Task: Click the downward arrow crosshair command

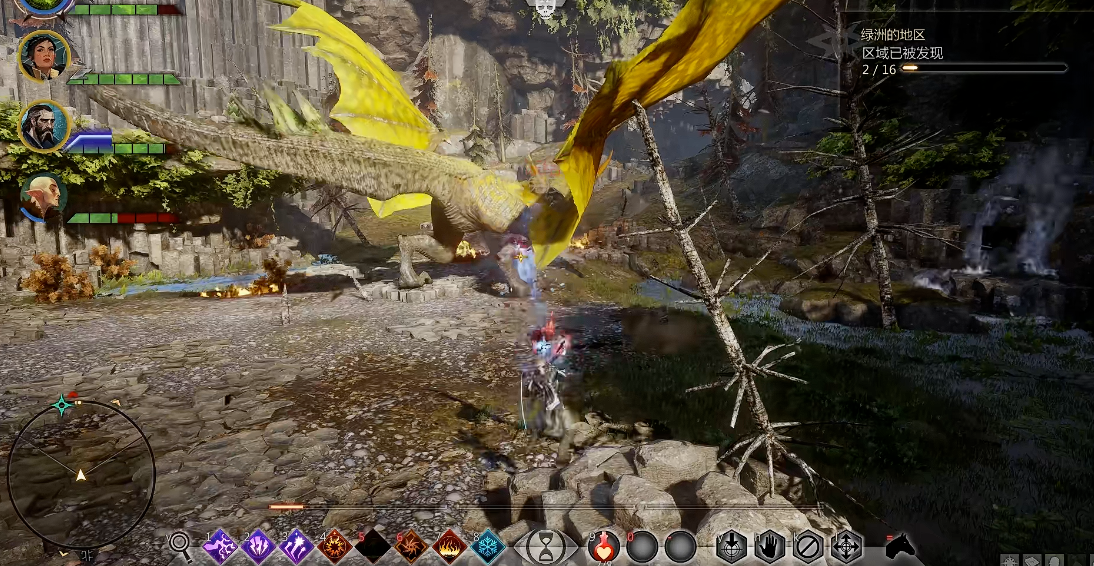Action: (732, 547)
